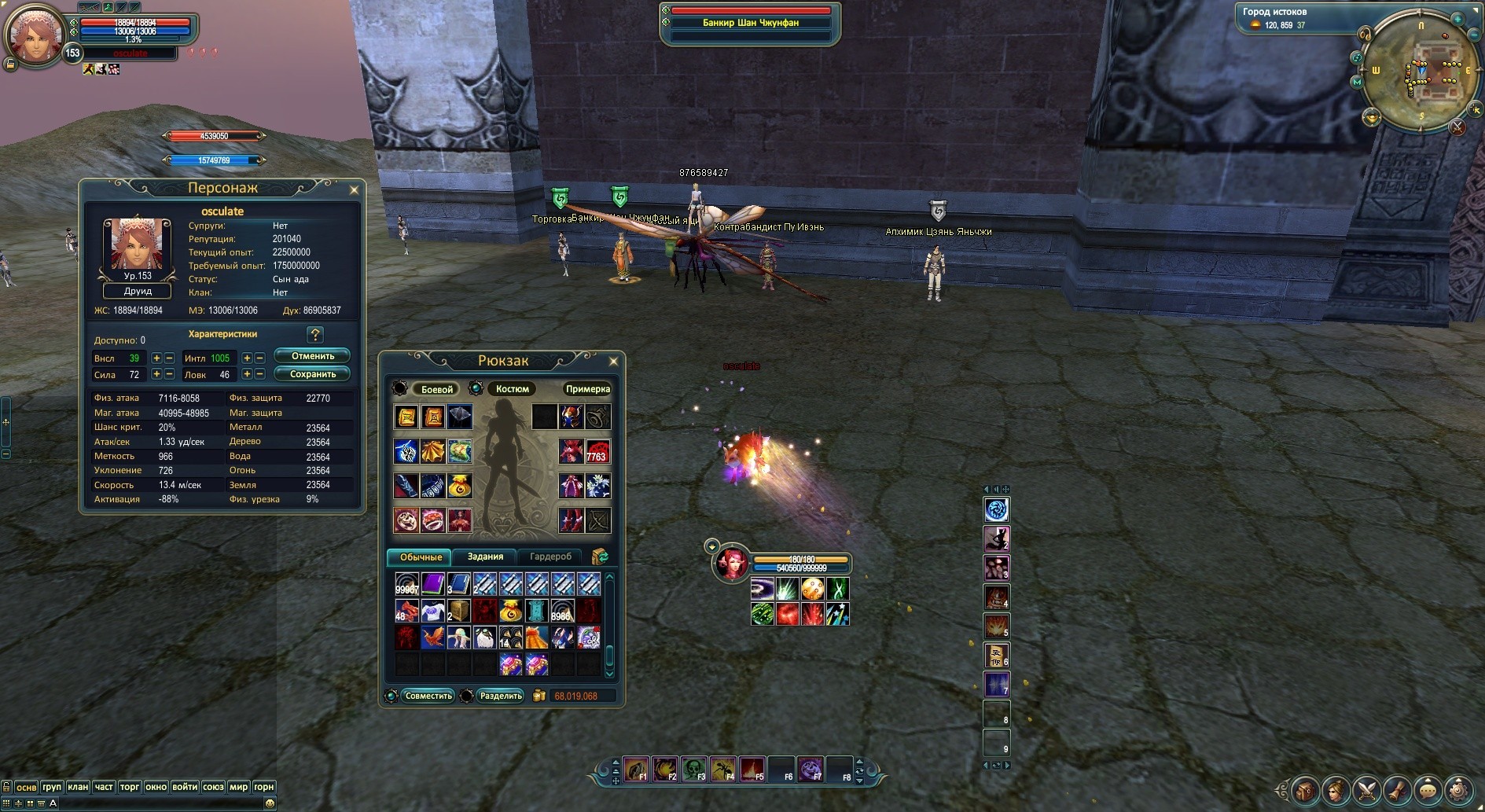
Task: Save stats with the Сохранить button
Action: click(312, 374)
